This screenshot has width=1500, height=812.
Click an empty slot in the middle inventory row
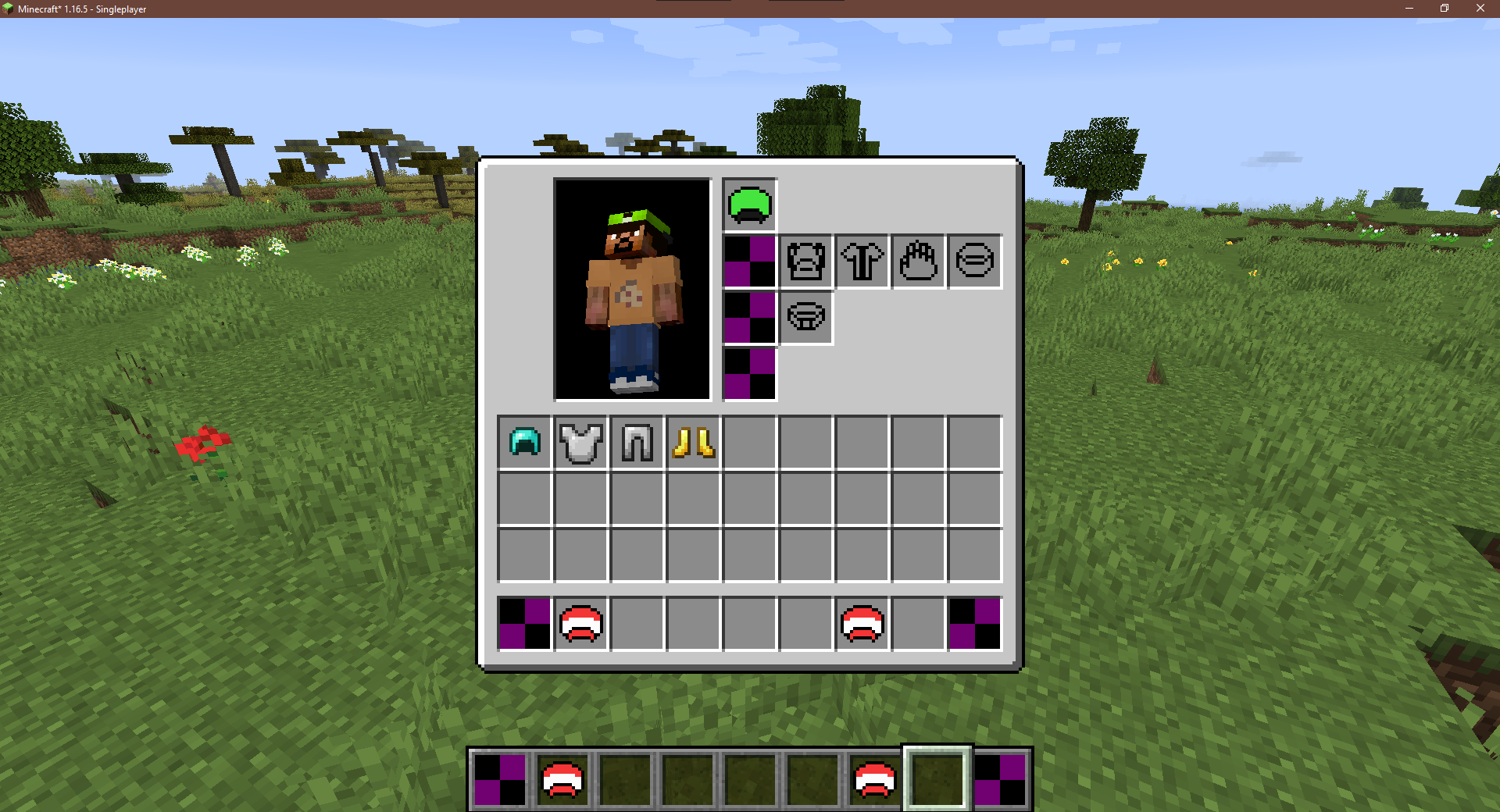coord(750,500)
